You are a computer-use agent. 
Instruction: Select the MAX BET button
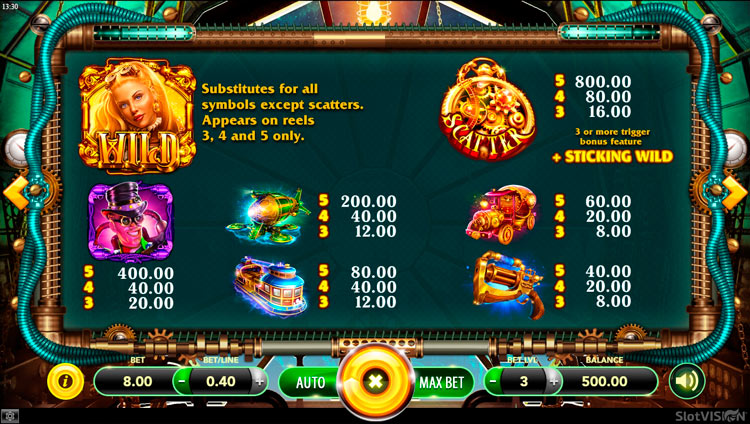(441, 381)
